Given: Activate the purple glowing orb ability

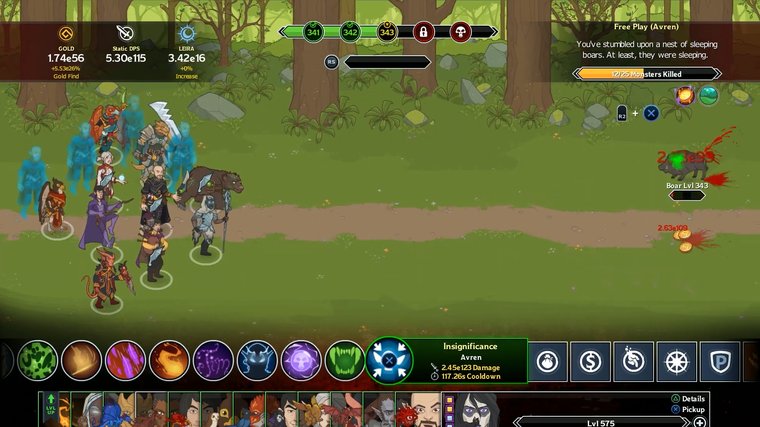Looking at the screenshot, I should pos(301,360).
